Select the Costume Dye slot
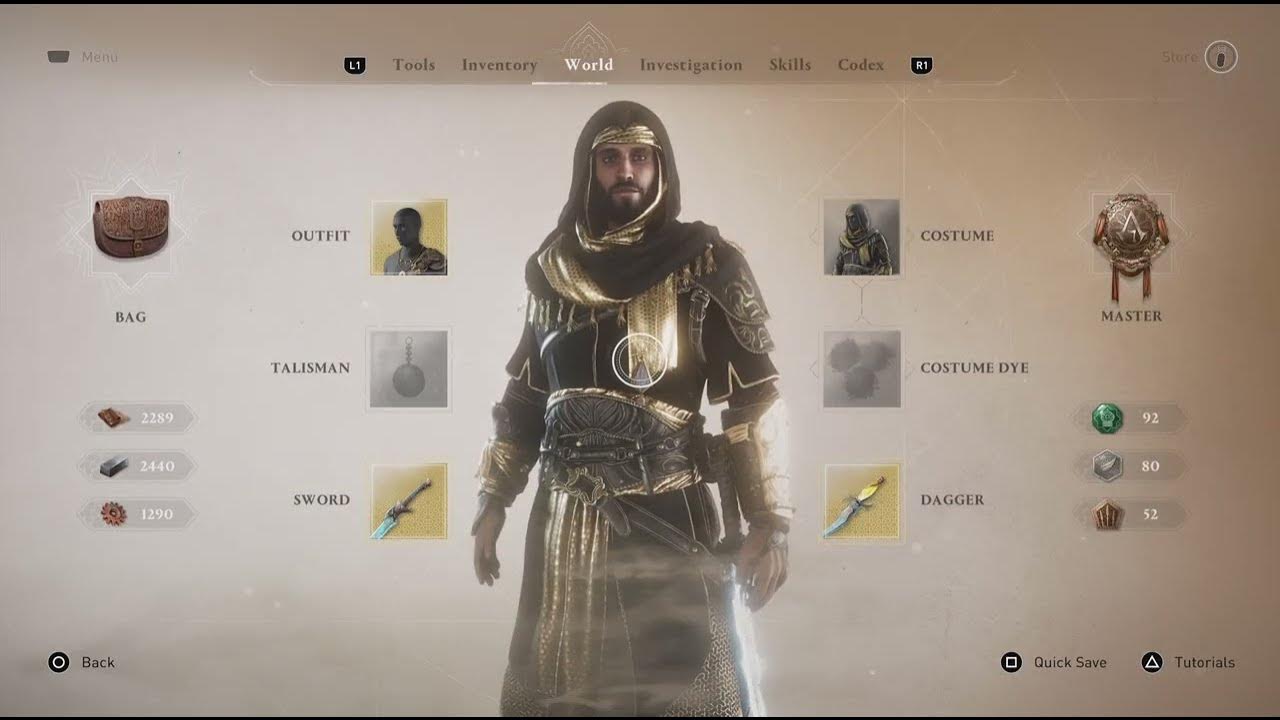This screenshot has width=1280, height=720. [862, 369]
